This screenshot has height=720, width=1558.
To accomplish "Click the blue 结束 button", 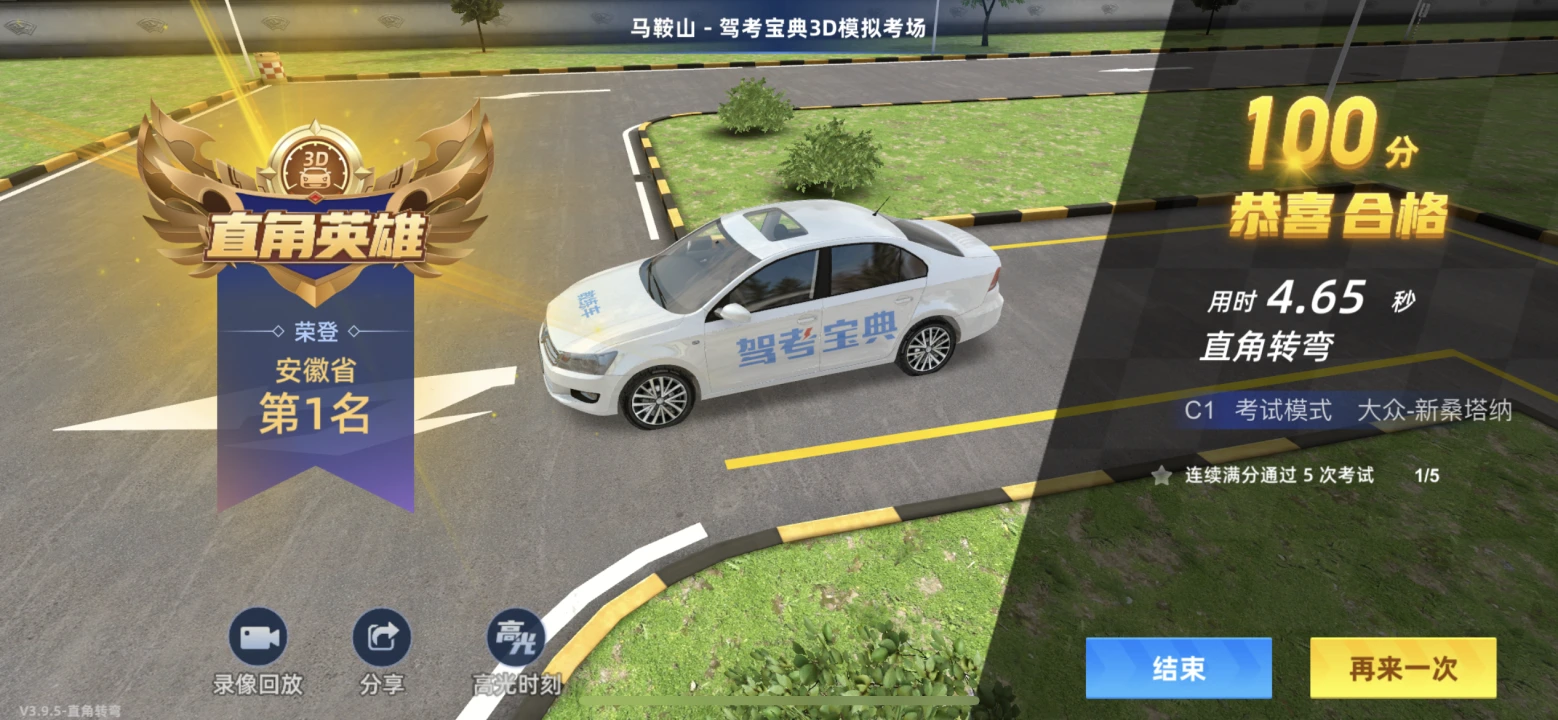I will (x=1178, y=668).
